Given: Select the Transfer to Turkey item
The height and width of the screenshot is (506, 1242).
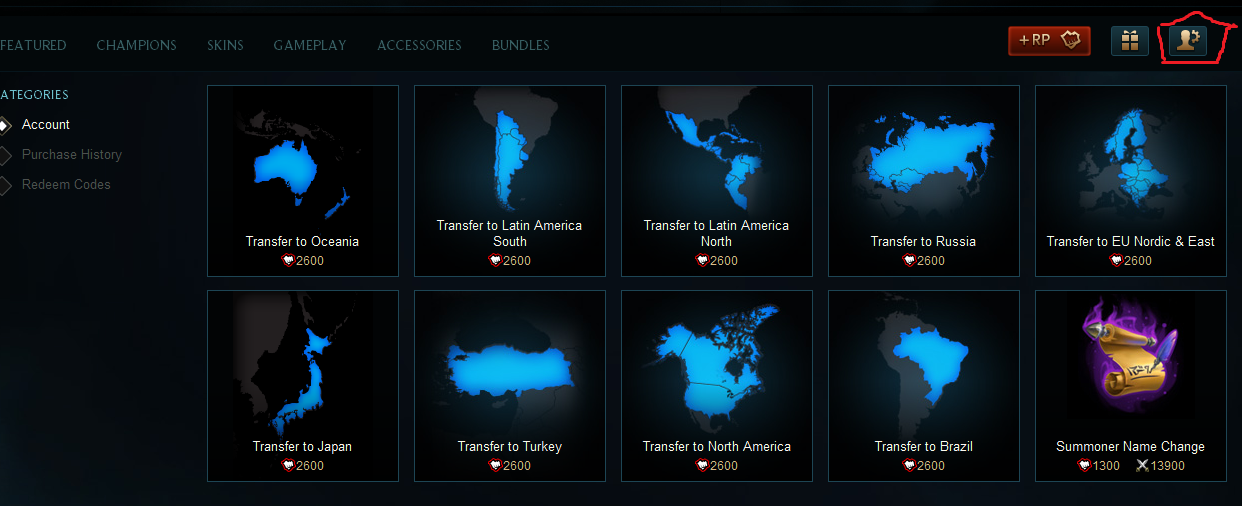Looking at the screenshot, I should [x=509, y=385].
